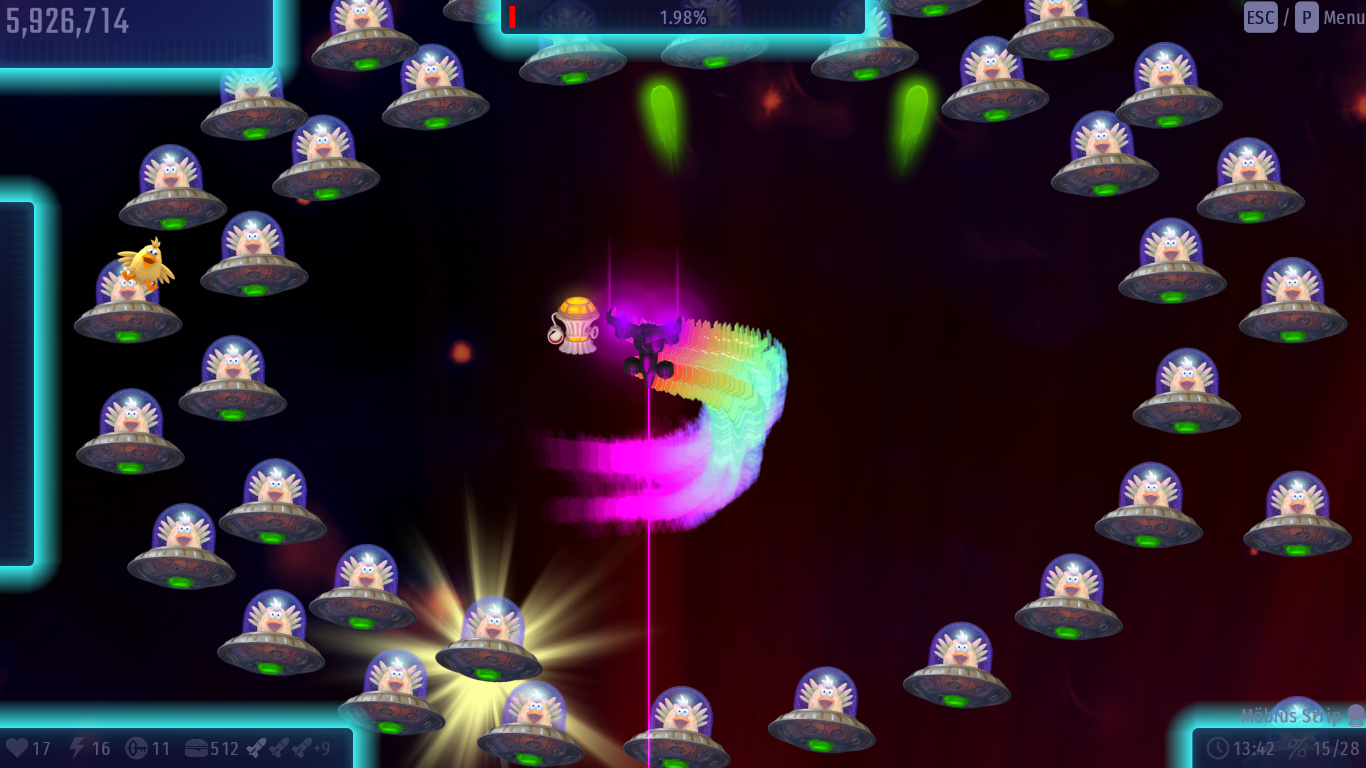The image size is (1366, 768).
Task: Open the pause Menu in top corner
Action: (x=1342, y=17)
